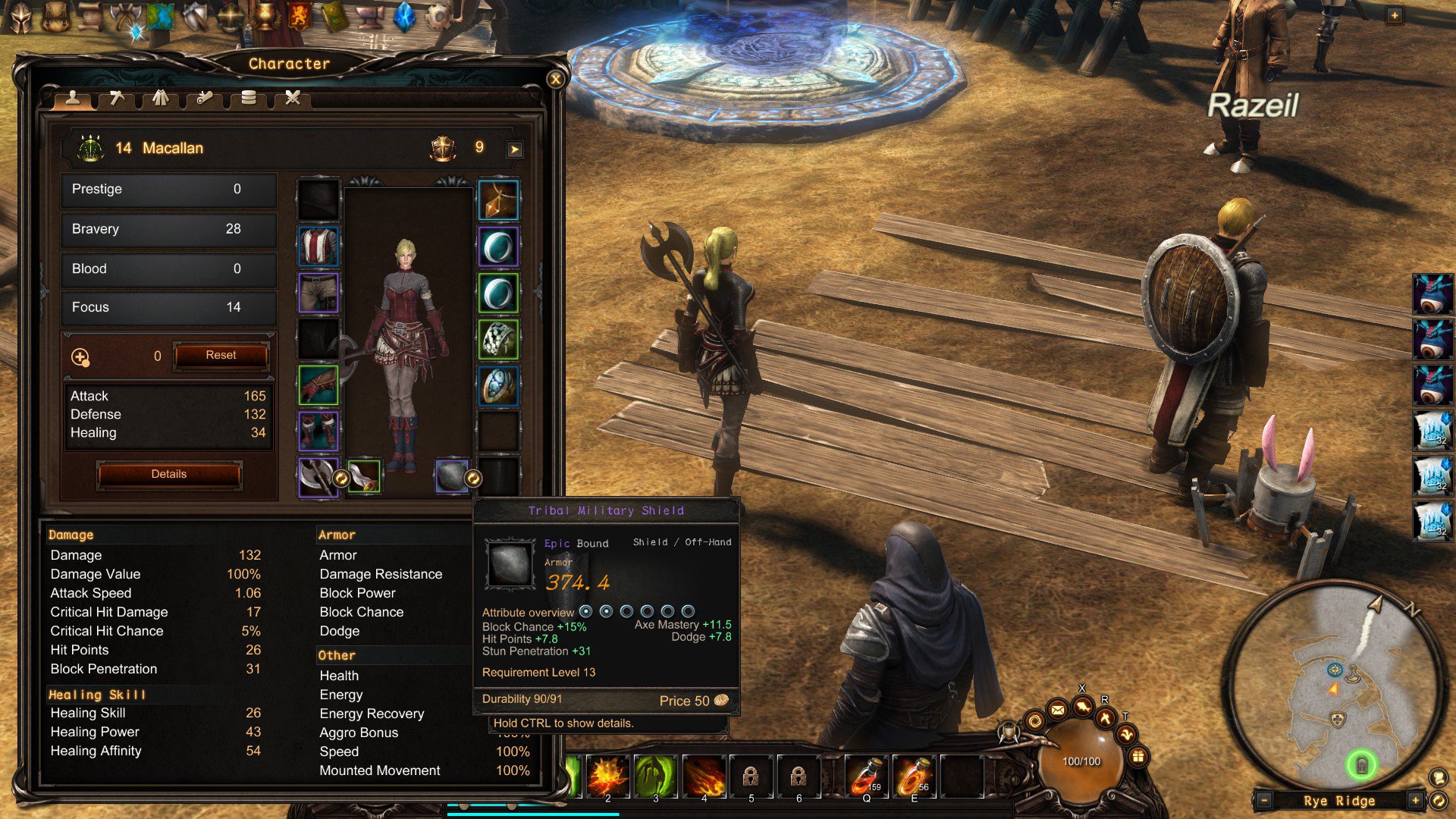Zoom out the minimap with minus button
1456x819 pixels.
[1263, 801]
